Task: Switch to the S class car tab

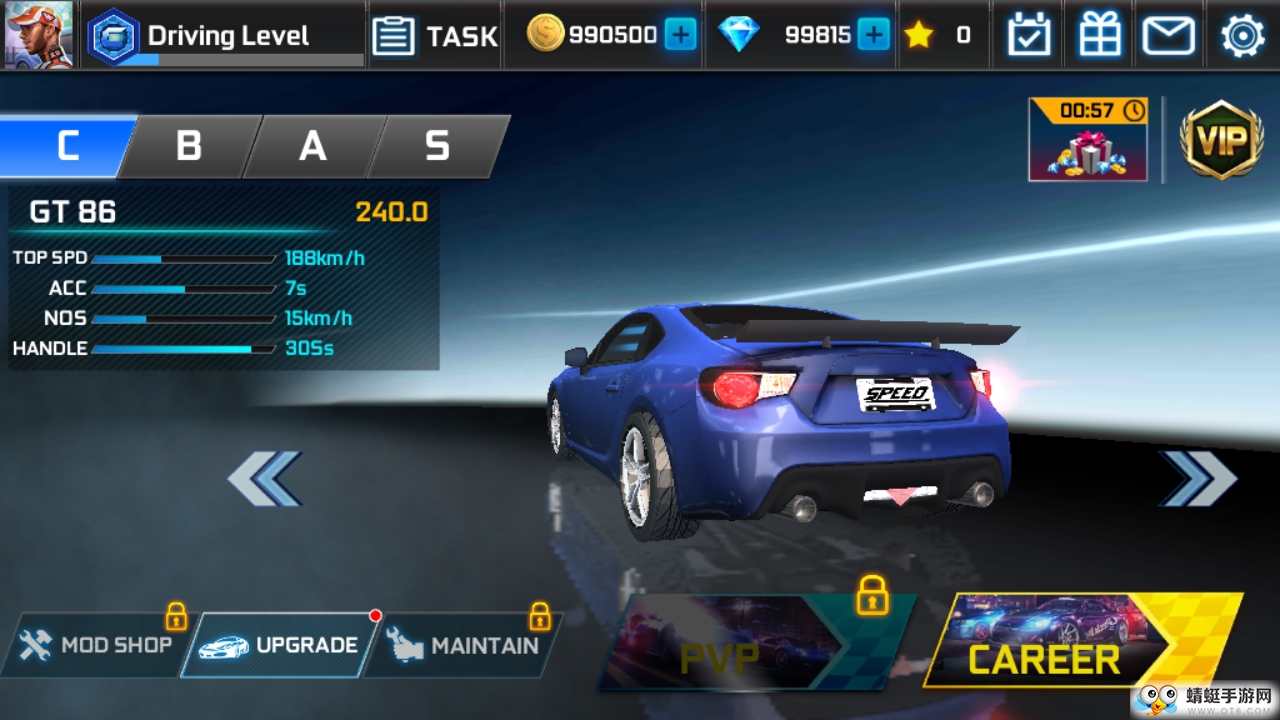Action: pos(437,146)
